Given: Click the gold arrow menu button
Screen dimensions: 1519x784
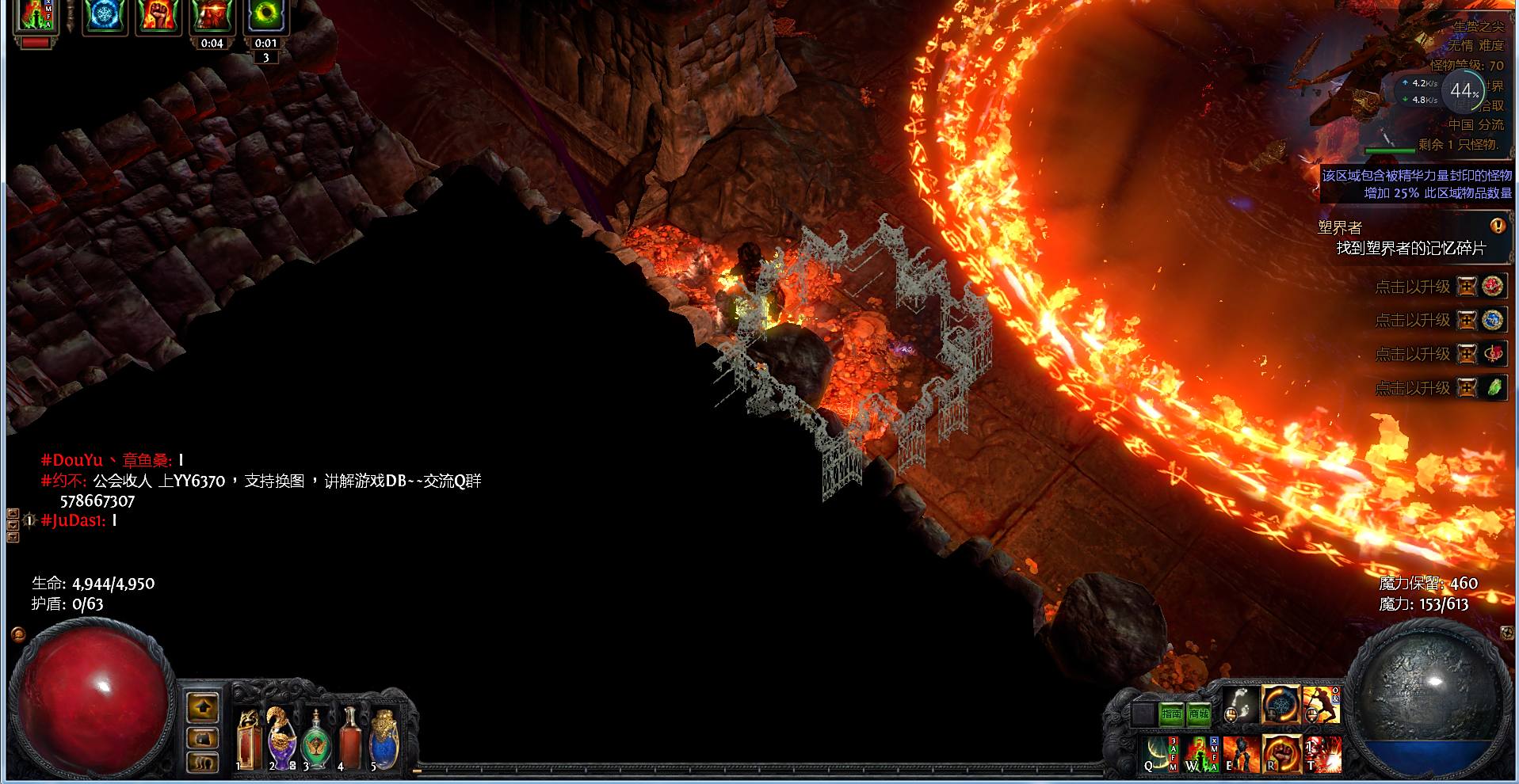Looking at the screenshot, I should tap(202, 706).
